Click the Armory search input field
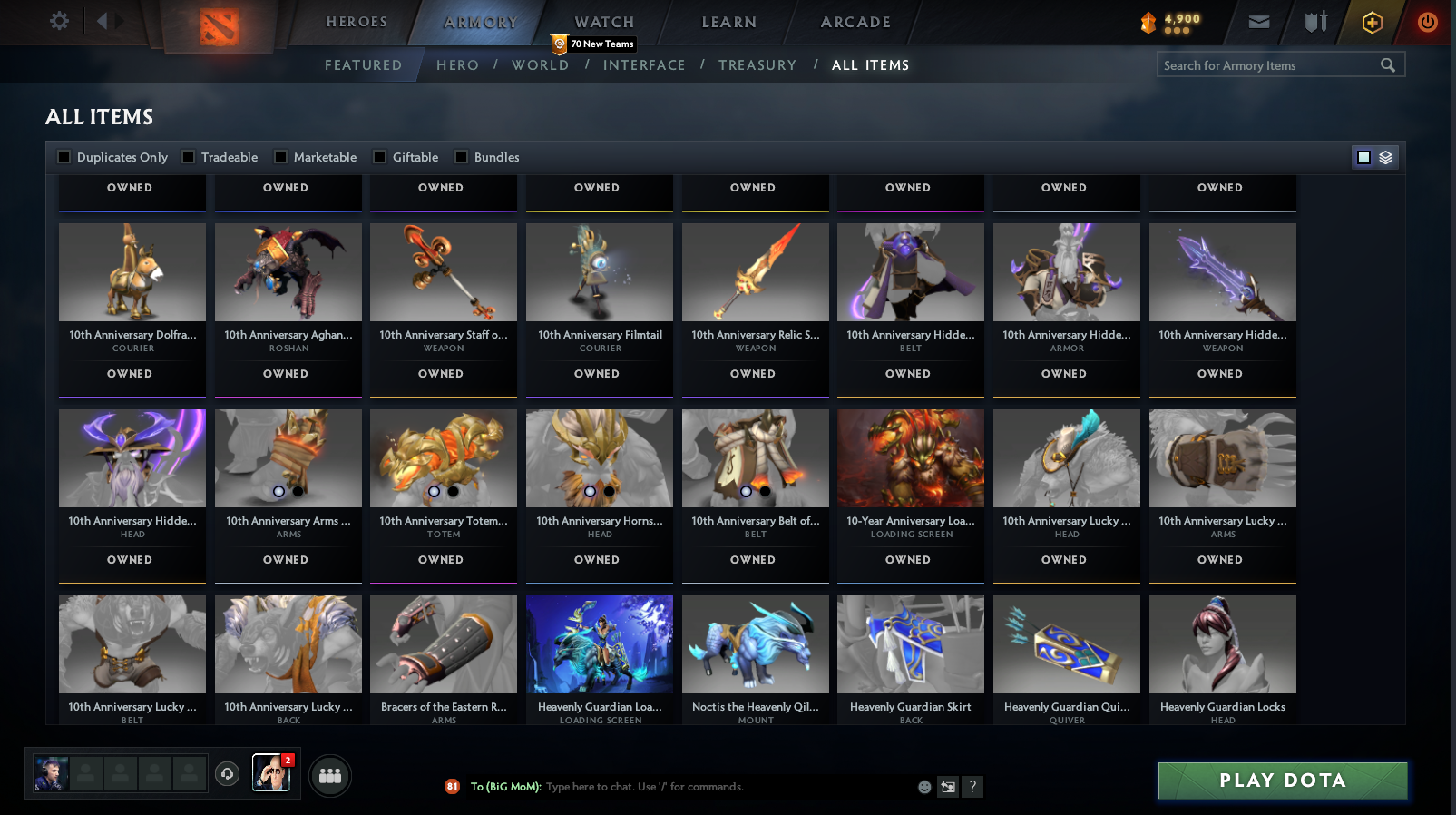1456x815 pixels. [1270, 64]
